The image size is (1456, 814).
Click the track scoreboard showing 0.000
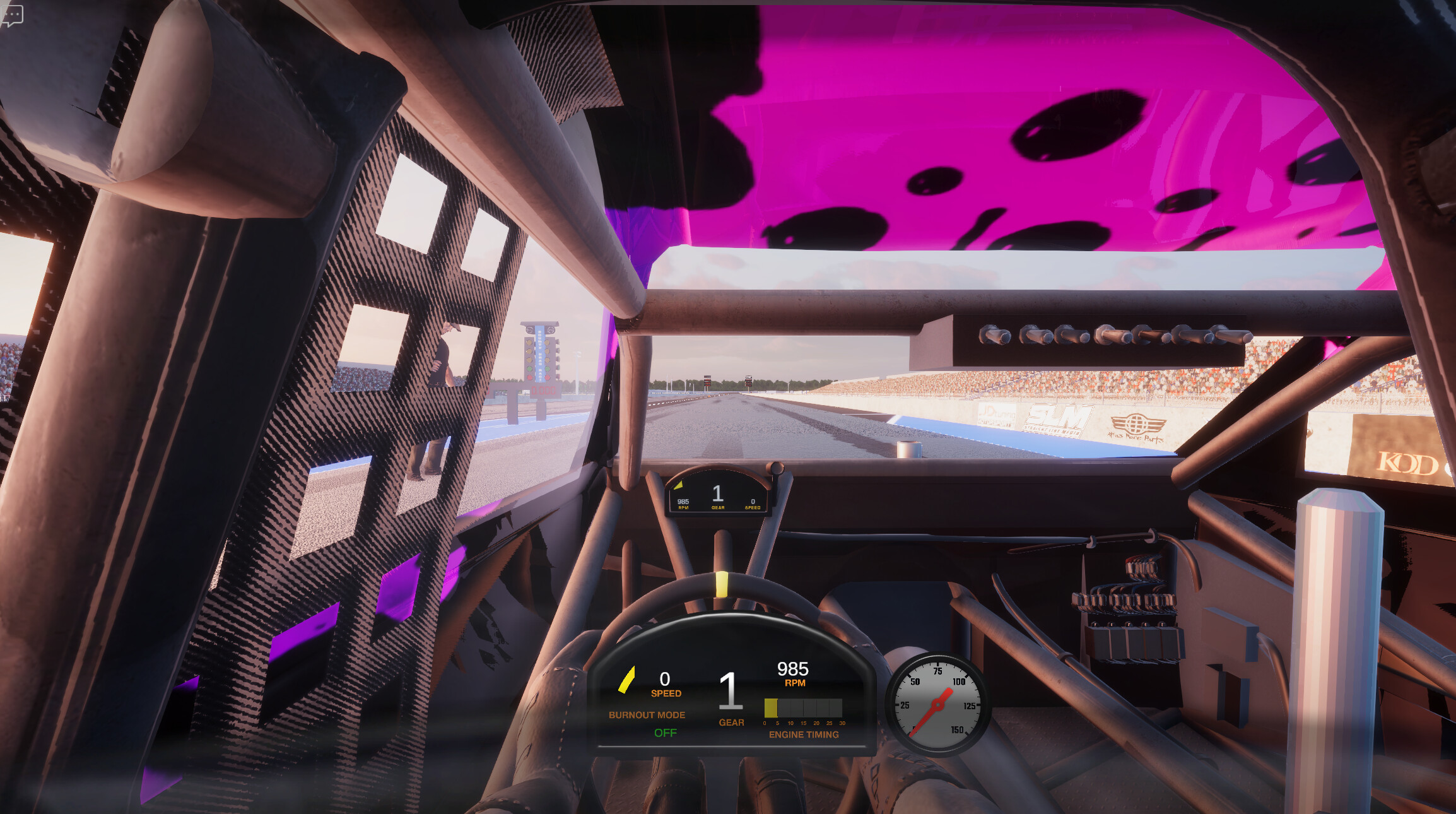(543, 391)
